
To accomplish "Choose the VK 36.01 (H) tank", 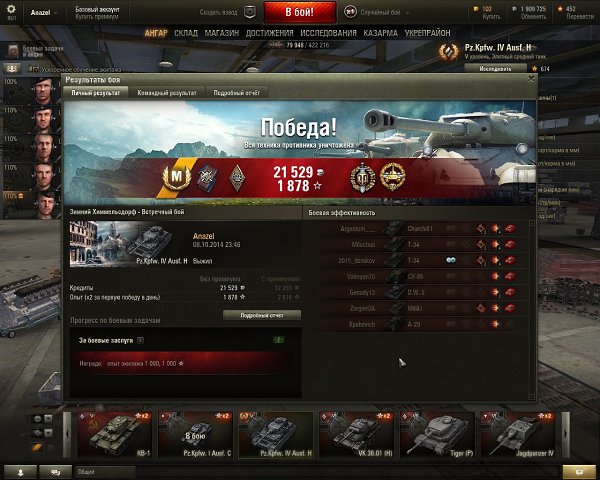I will pyautogui.click(x=356, y=432).
